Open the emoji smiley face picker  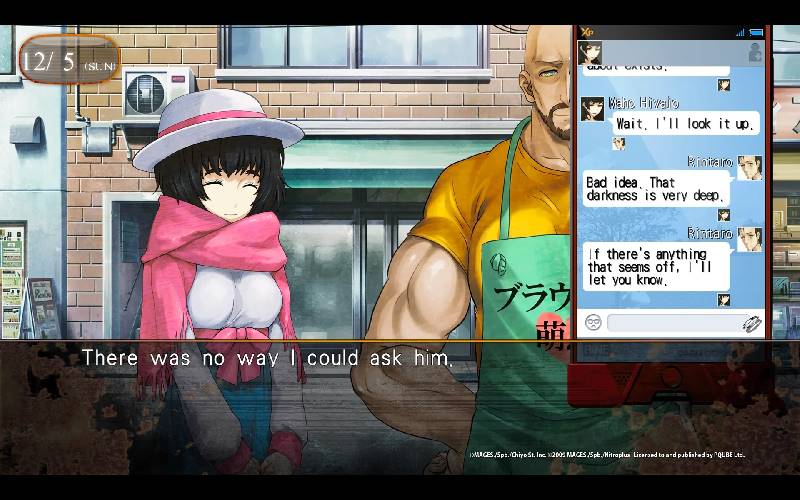(593, 322)
